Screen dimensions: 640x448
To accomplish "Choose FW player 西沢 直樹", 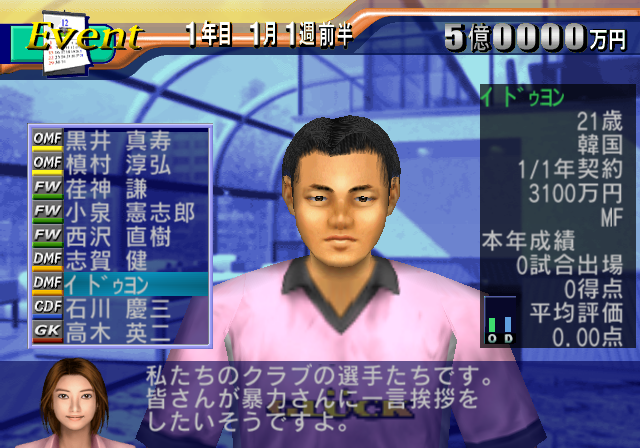I will coord(119,236).
